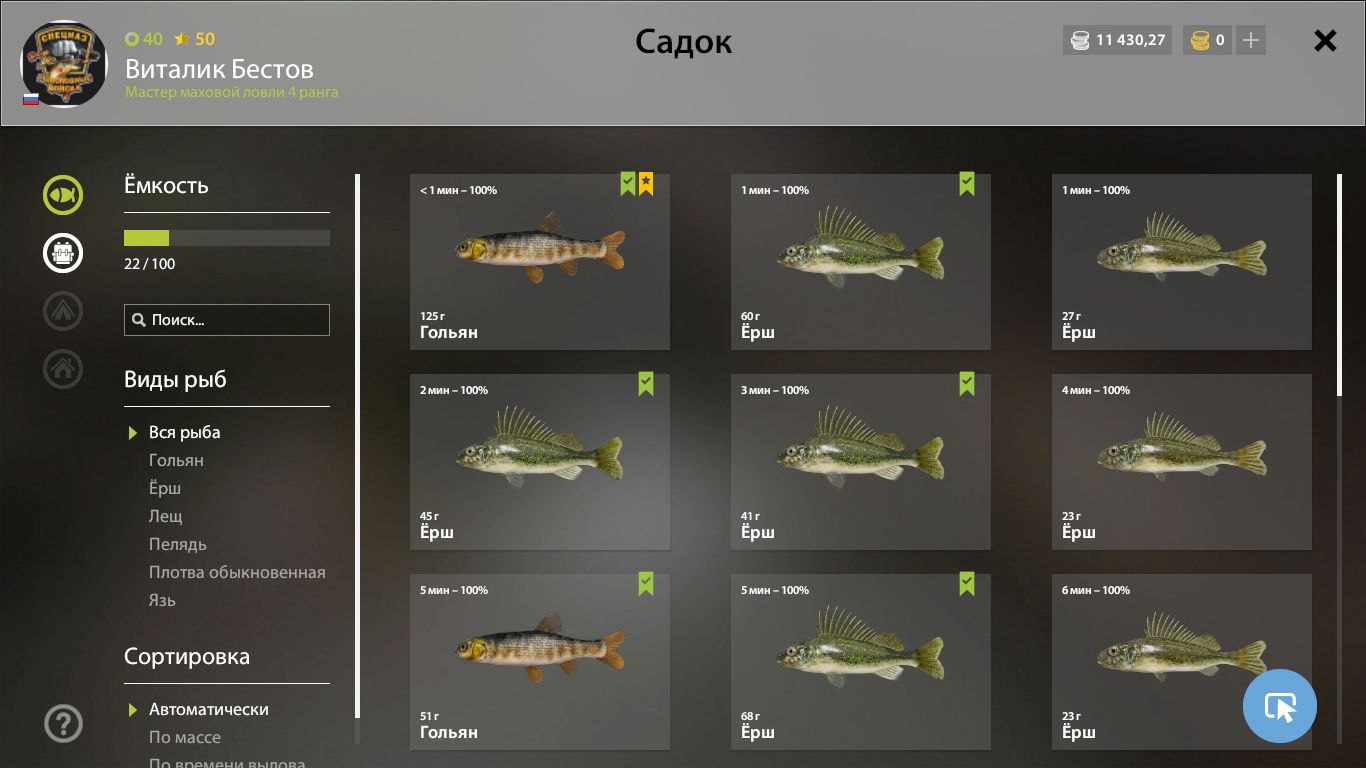Screen dimensions: 1366x768
Task: Toggle the green tag on 60 г Ёрш
Action: (x=967, y=183)
